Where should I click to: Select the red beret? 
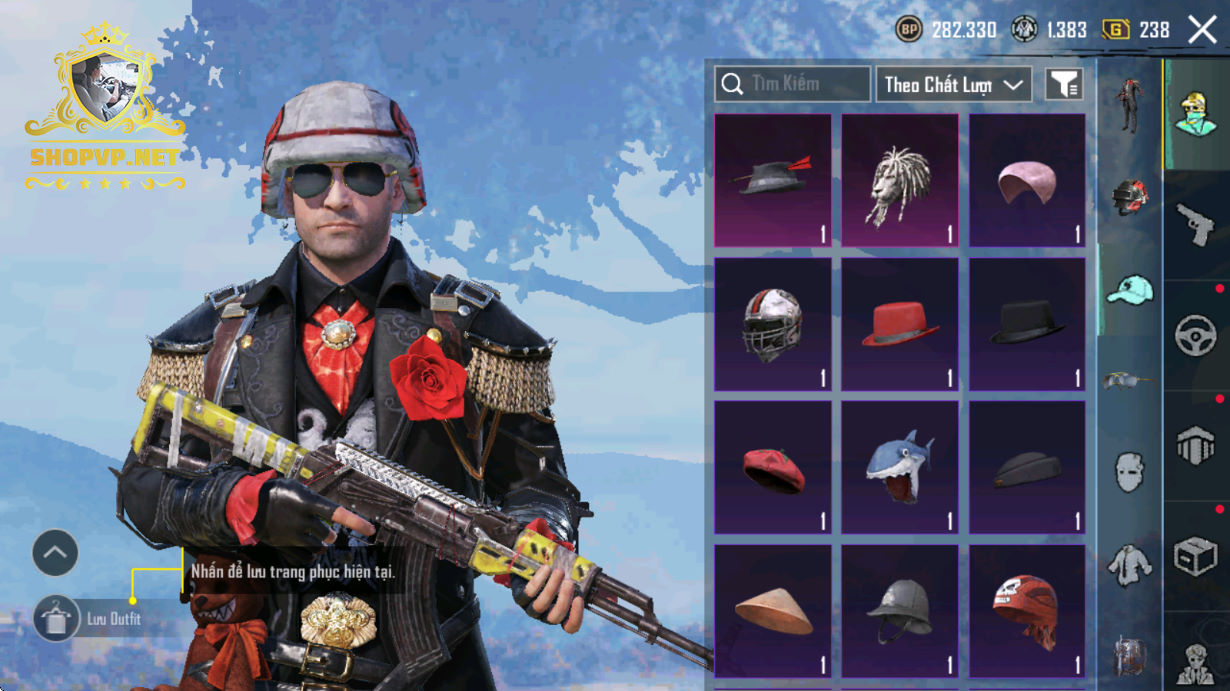coord(772,468)
